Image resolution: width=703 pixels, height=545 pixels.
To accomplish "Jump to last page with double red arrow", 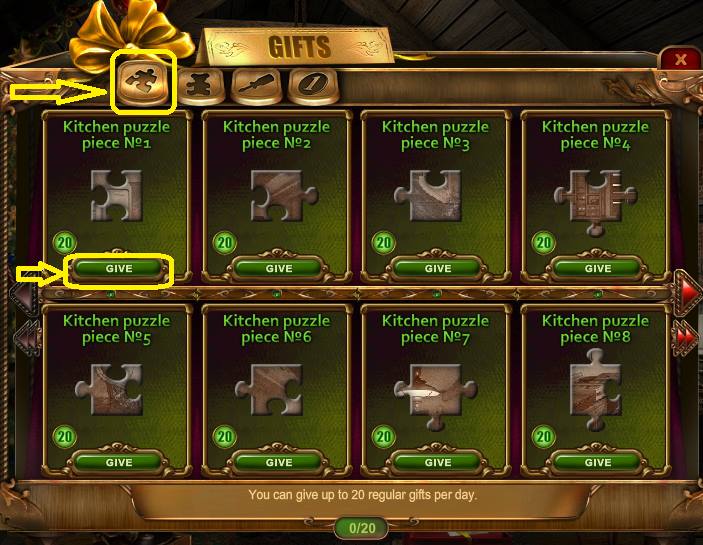I will click(686, 337).
